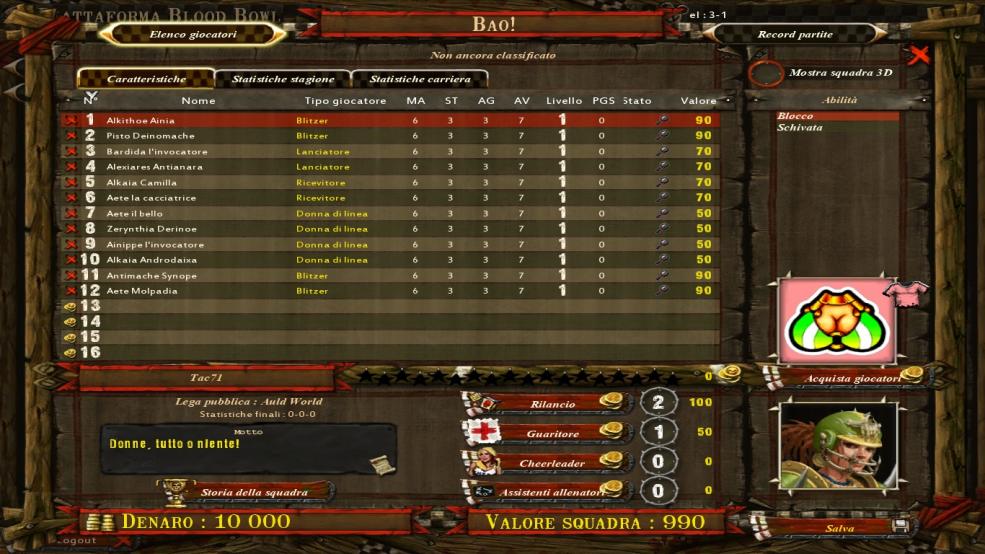Switch to the Statistiche carriera tab
This screenshot has width=985, height=554.
[x=420, y=79]
